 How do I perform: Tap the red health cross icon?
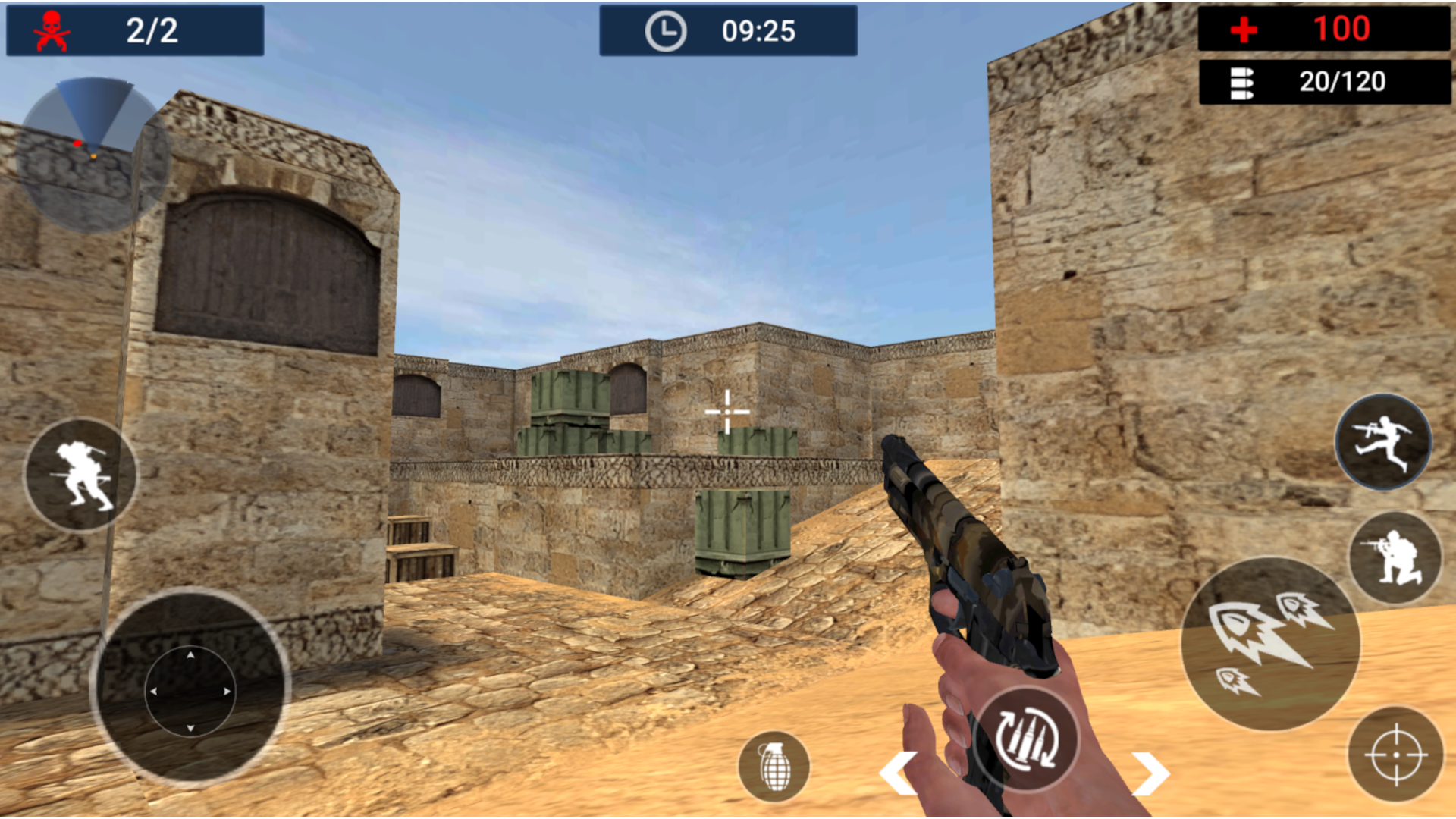point(1244,30)
